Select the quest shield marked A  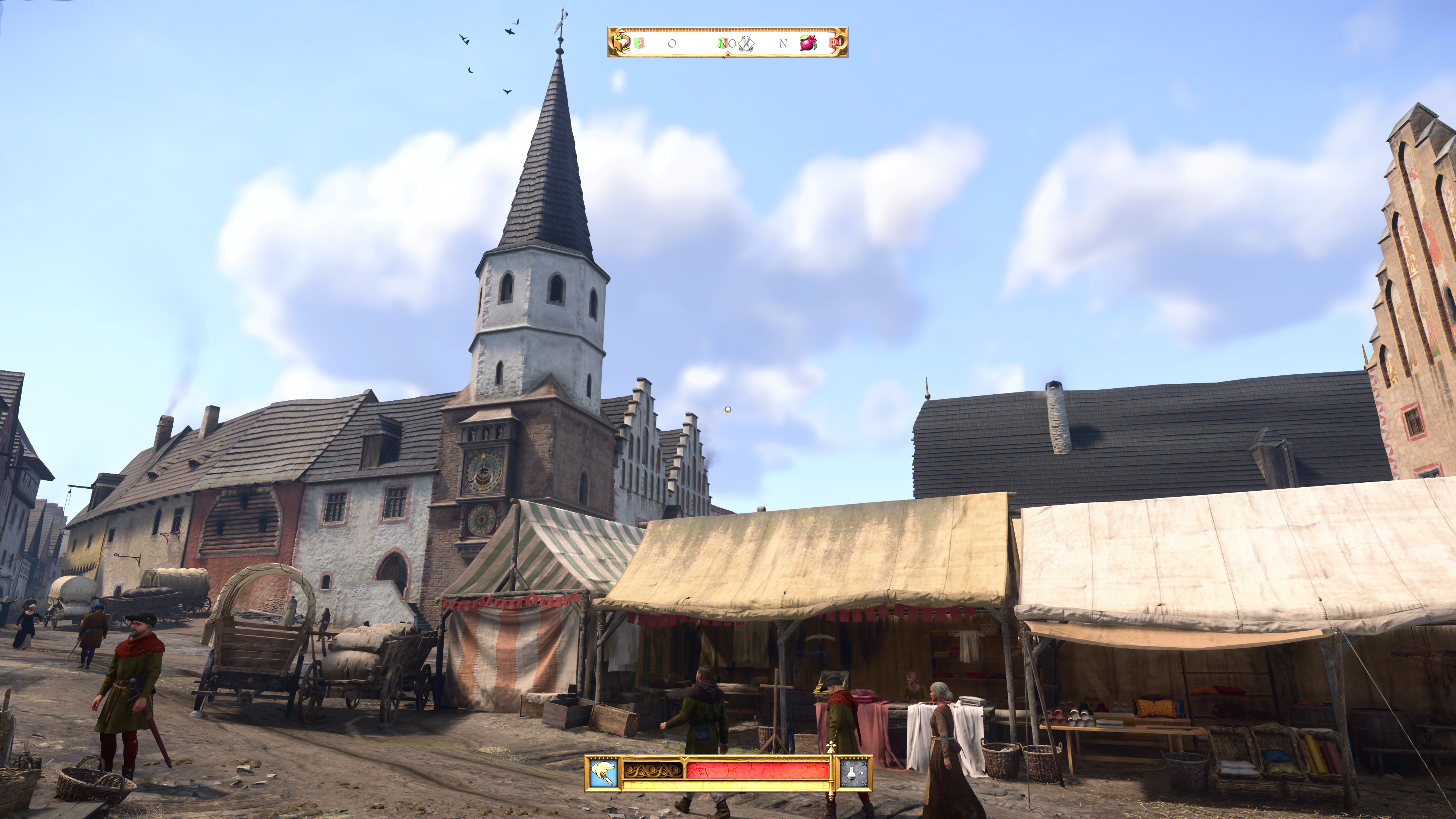(722, 44)
